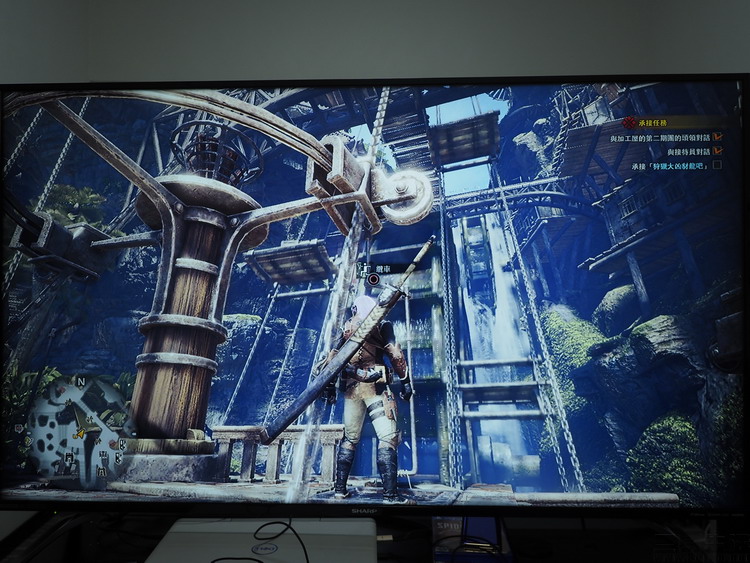Viewport: 750px width, 563px height.
Task: Click the yellow player arrow on minimap
Action: click(82, 432)
